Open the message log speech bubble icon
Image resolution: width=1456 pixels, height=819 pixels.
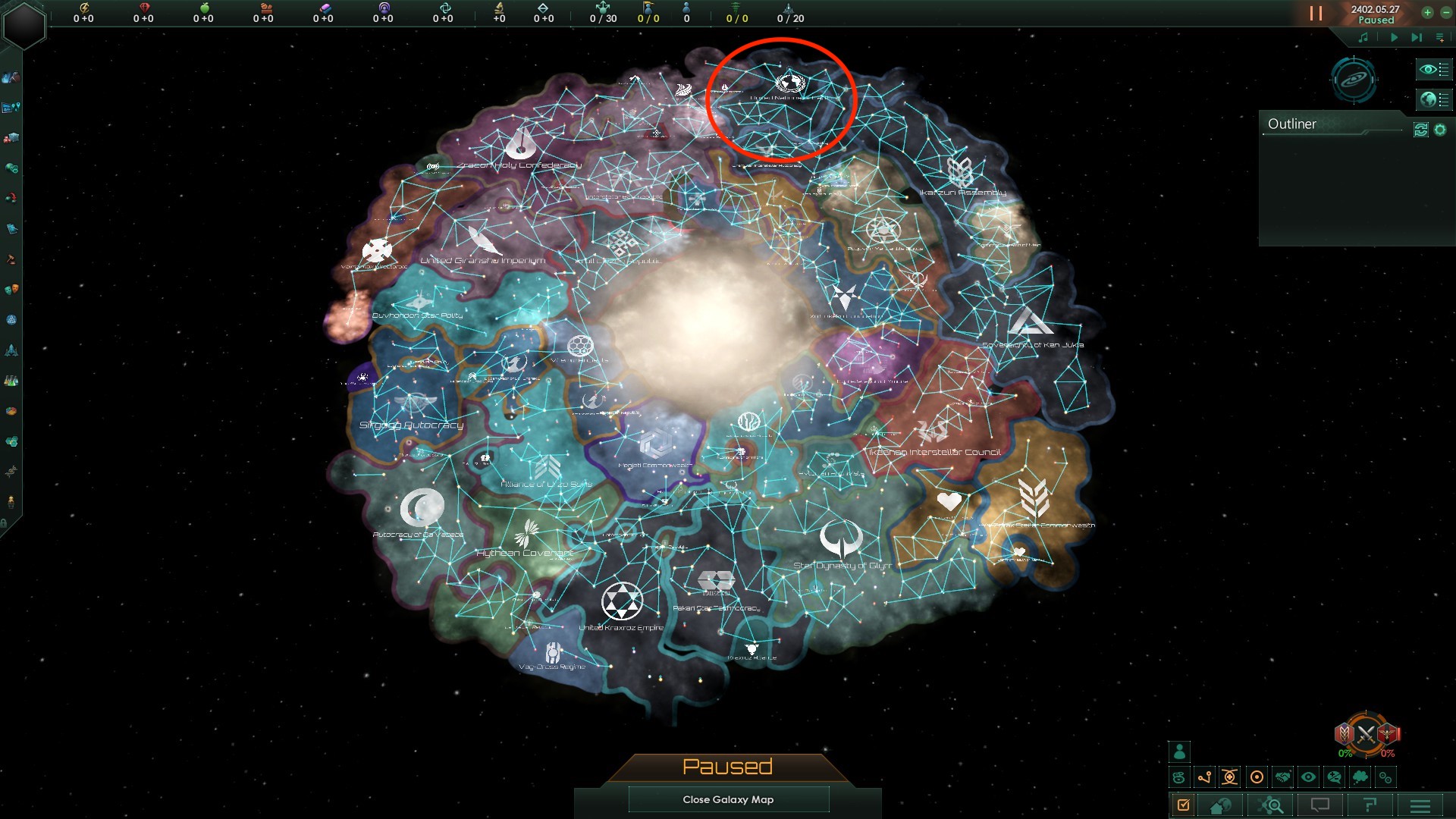[1319, 805]
